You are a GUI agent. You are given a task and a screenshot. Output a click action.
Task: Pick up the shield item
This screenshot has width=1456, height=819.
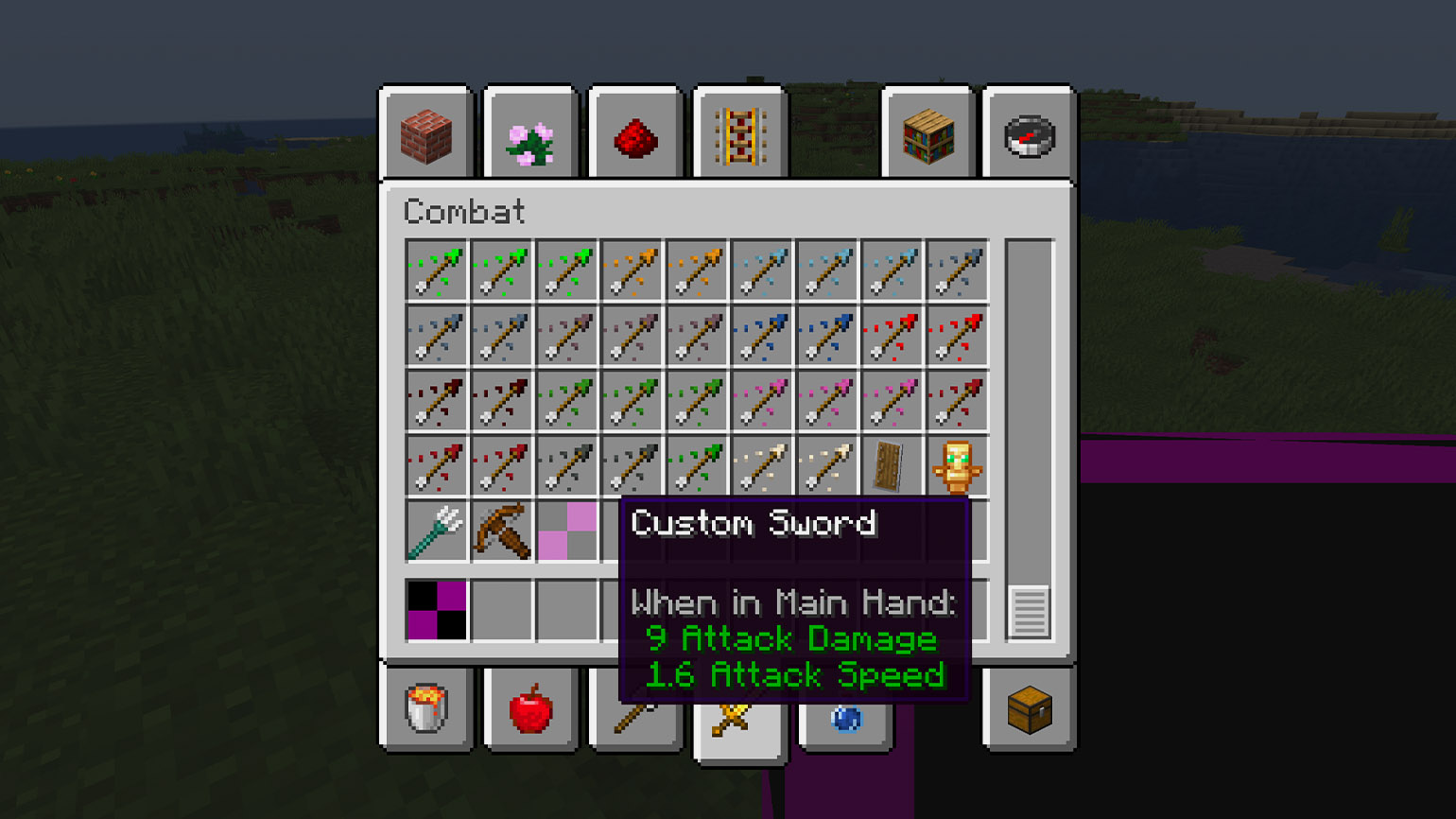[889, 466]
